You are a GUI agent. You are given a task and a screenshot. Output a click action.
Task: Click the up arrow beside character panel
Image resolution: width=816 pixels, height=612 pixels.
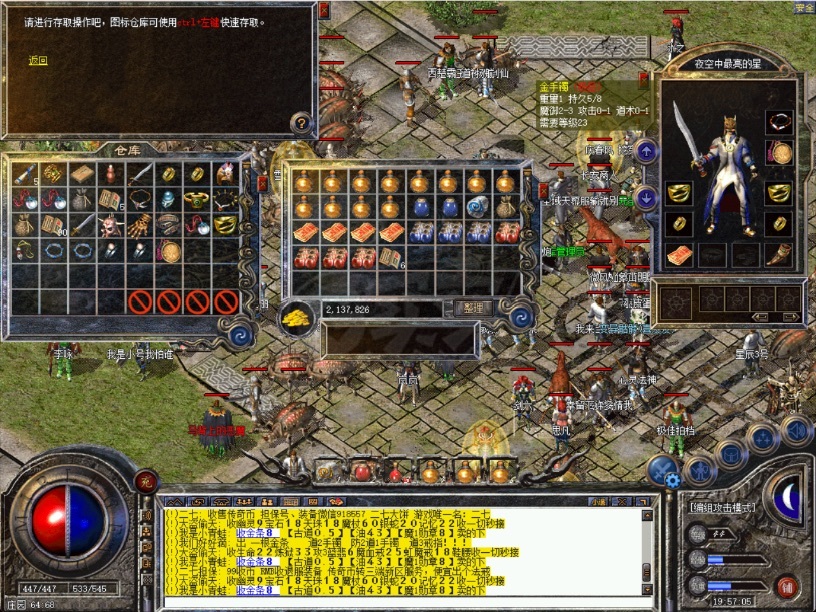tap(647, 152)
